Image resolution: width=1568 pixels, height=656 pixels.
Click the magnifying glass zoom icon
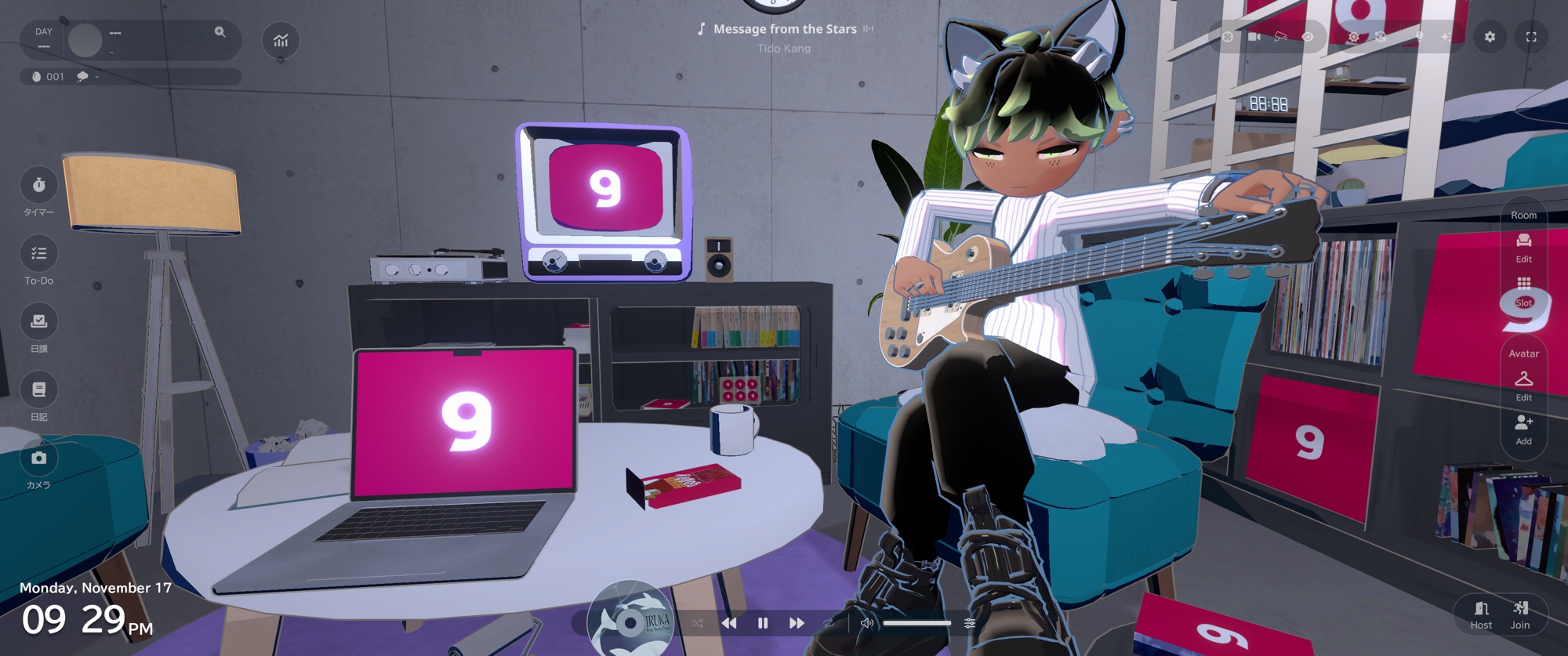click(220, 32)
